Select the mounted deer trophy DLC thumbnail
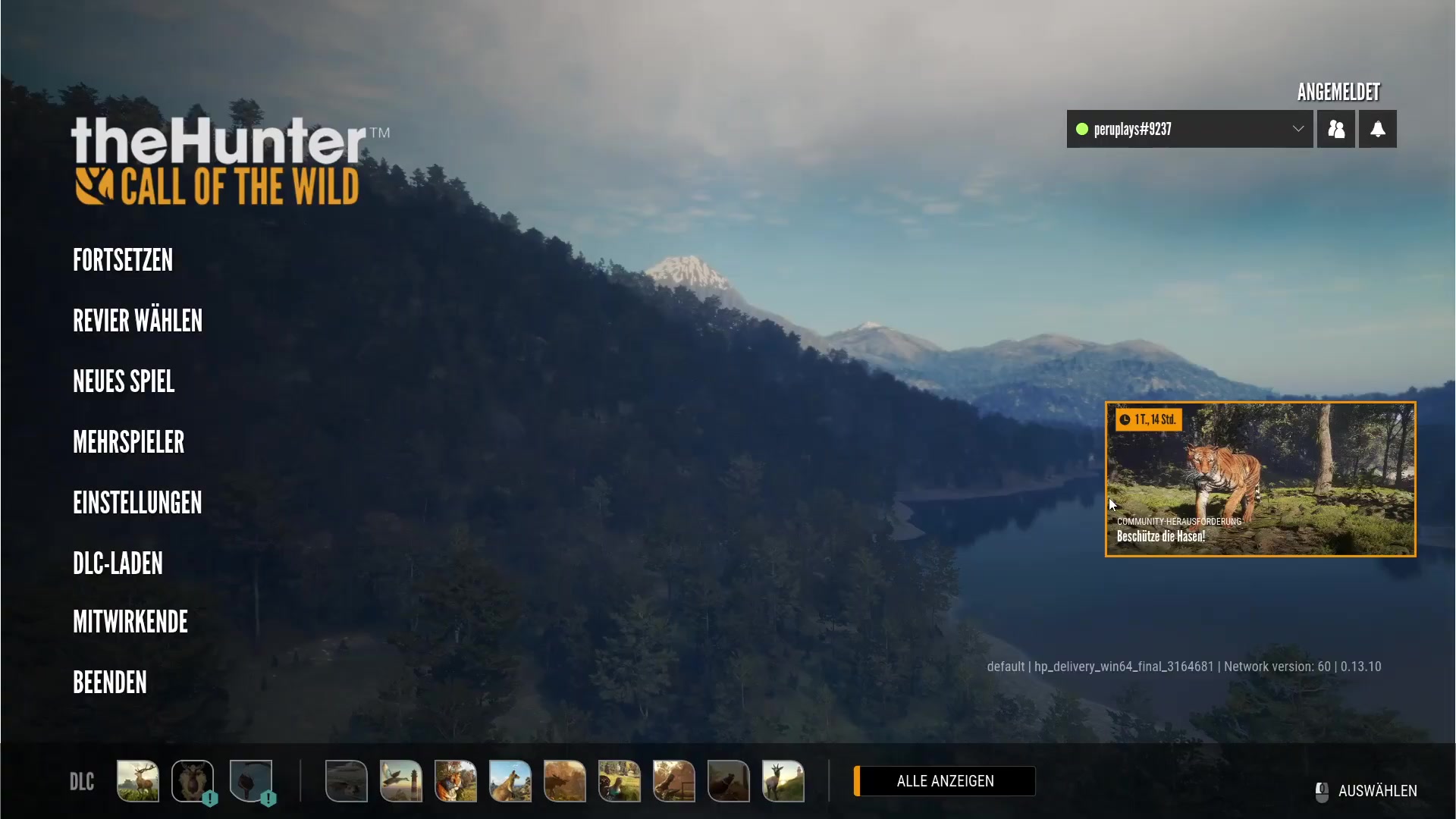1456x819 pixels. pos(193,781)
